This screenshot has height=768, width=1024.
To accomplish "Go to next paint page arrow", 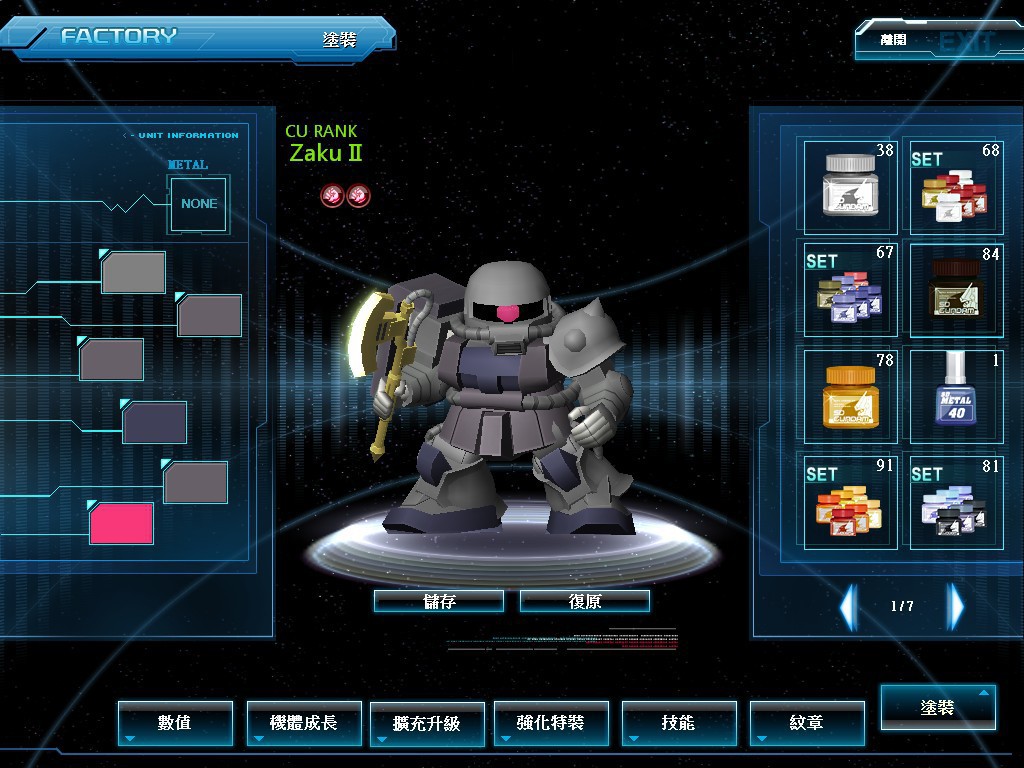I will (x=956, y=606).
